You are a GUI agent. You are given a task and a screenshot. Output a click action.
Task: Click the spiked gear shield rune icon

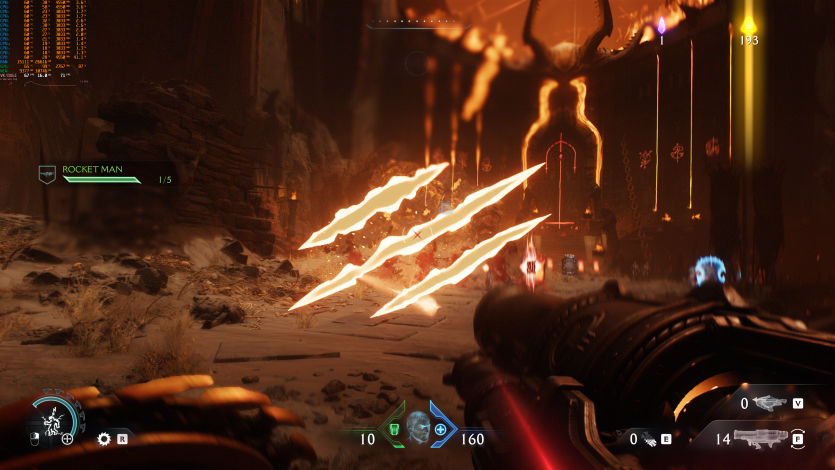point(104,438)
